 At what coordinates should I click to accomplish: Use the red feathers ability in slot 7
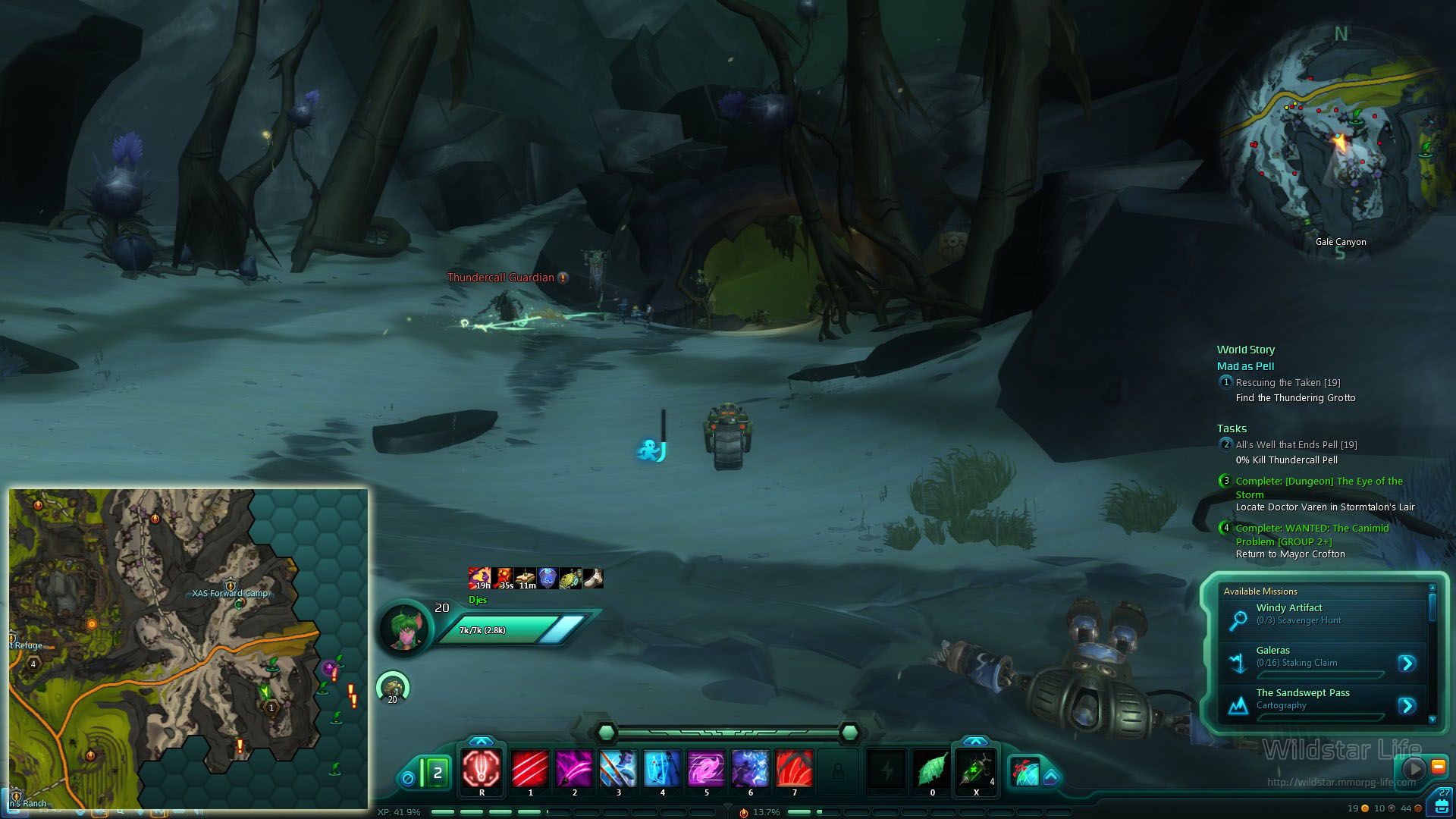[x=794, y=769]
